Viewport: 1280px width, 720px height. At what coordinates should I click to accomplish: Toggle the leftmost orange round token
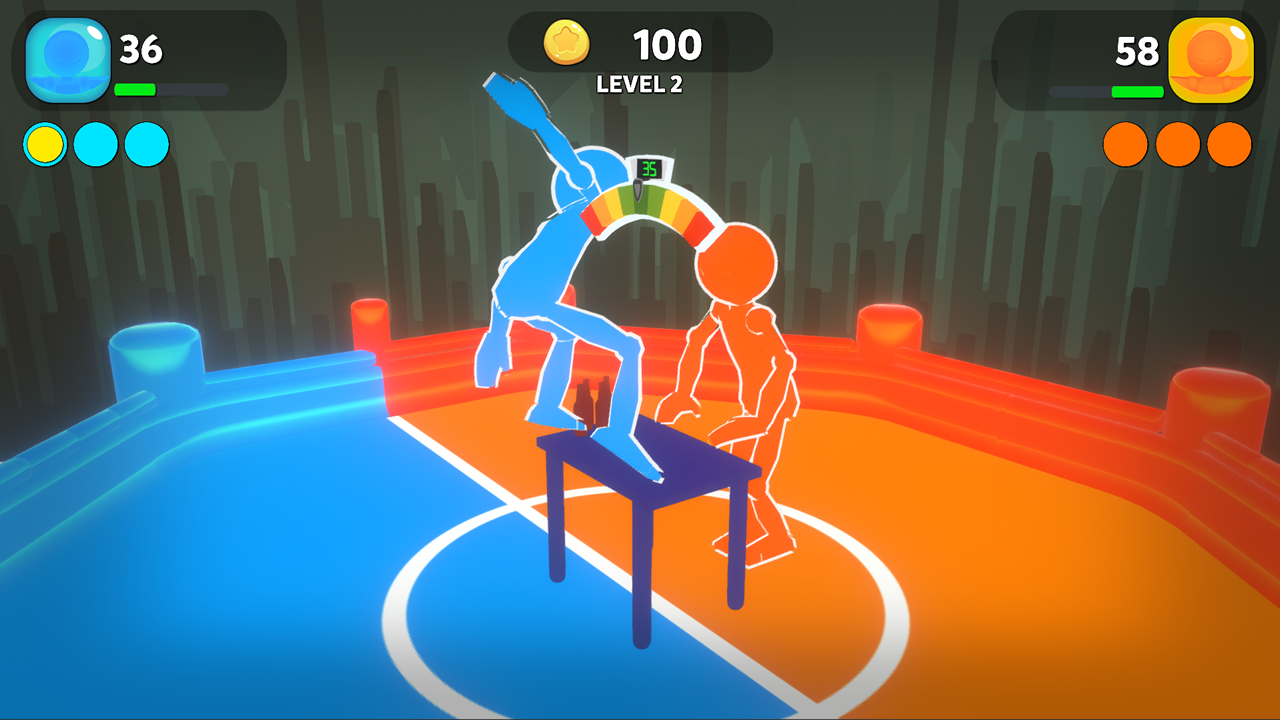pos(1127,143)
